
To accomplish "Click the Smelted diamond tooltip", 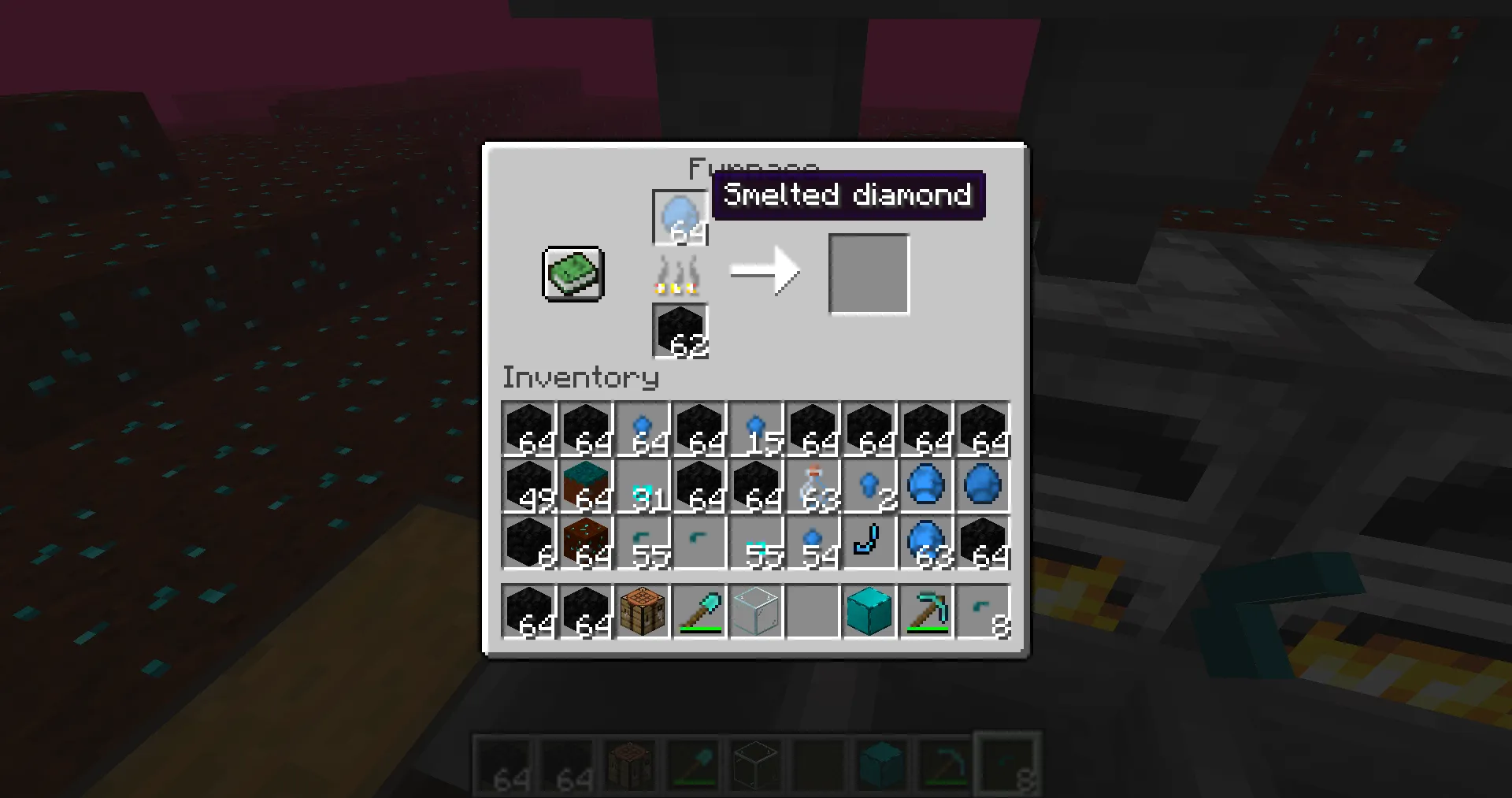I will coord(848,195).
